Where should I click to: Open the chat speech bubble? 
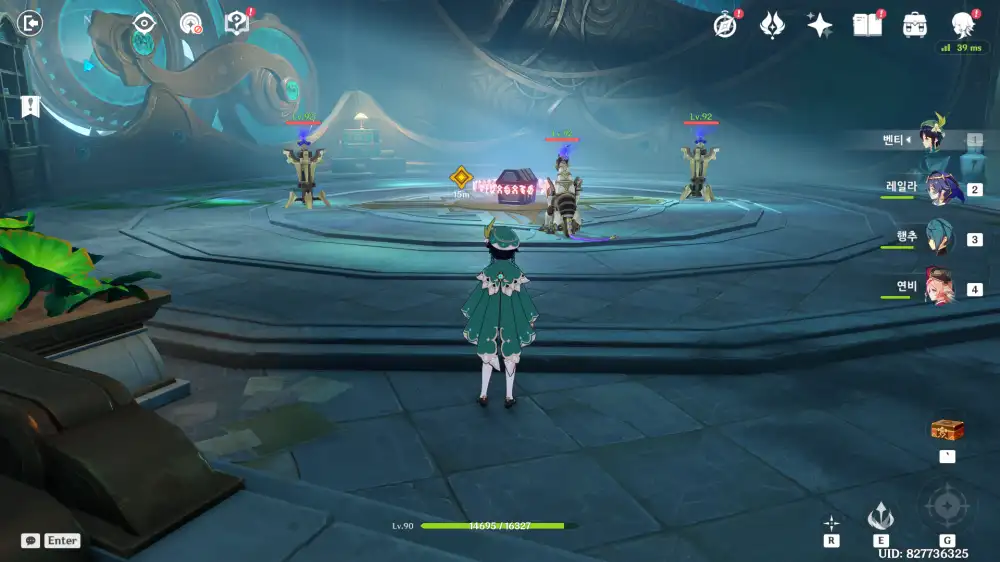31,540
